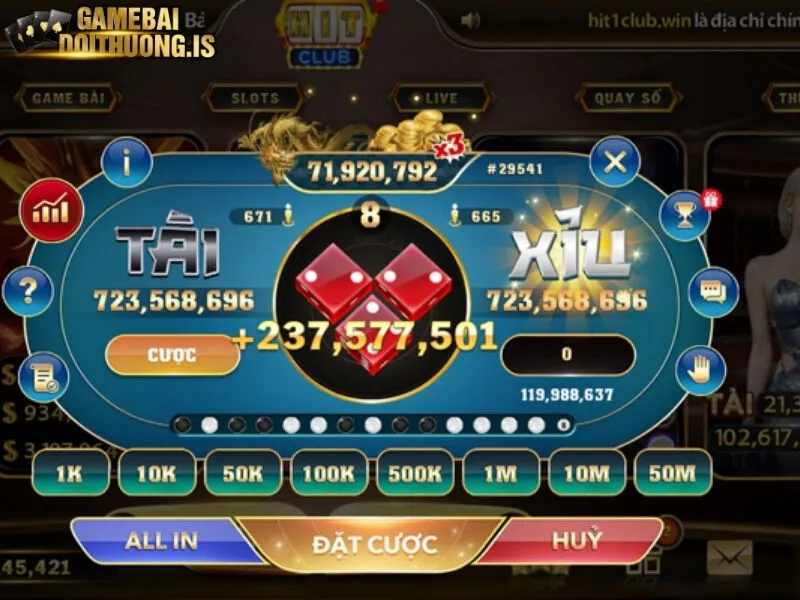This screenshot has width=800, height=600.
Task: Open the info button
Action: [127, 161]
